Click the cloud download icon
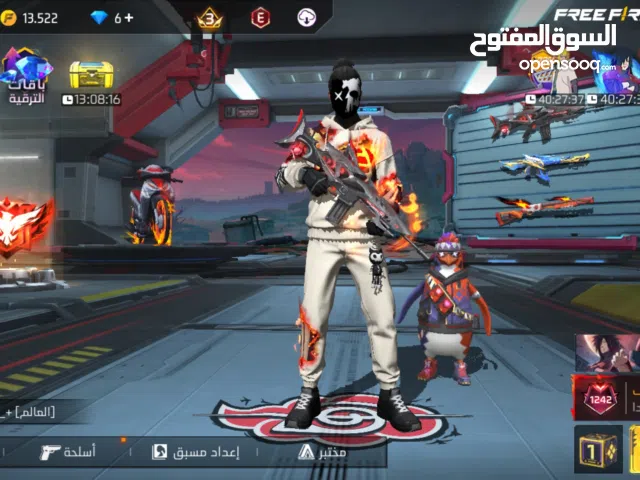 tap(307, 17)
